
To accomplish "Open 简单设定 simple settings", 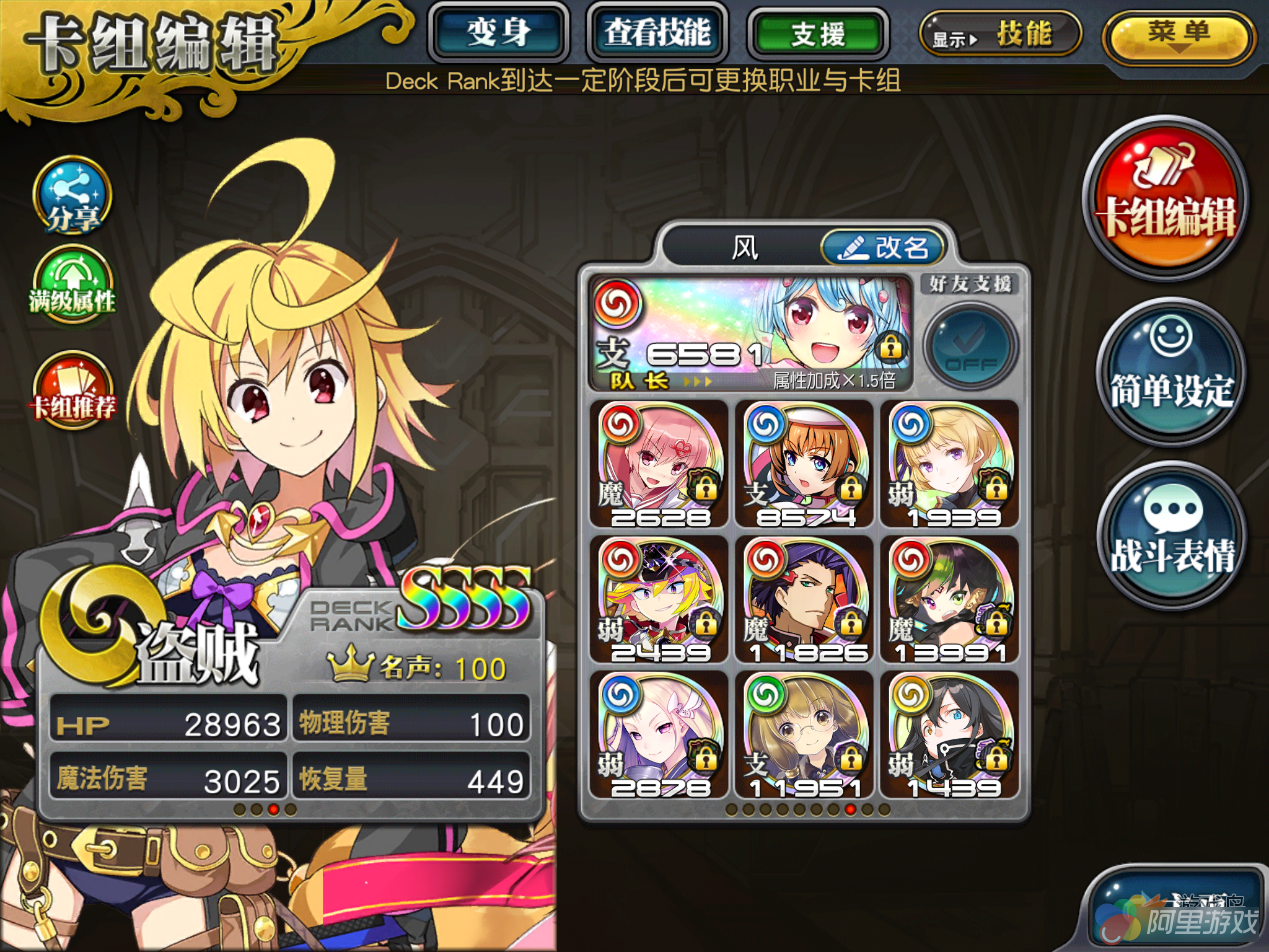I will (x=1171, y=372).
